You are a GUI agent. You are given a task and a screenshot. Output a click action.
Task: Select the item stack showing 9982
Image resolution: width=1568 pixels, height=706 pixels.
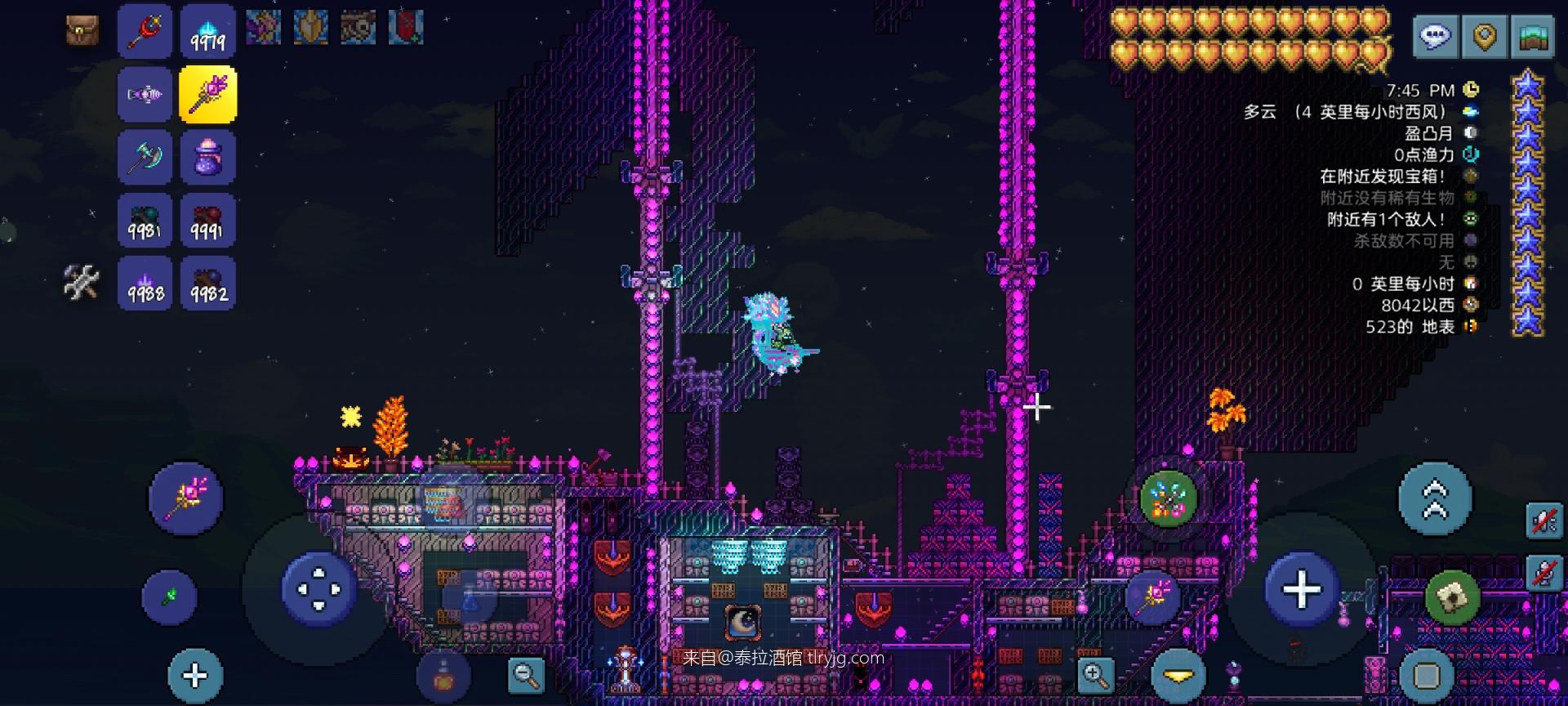point(207,284)
